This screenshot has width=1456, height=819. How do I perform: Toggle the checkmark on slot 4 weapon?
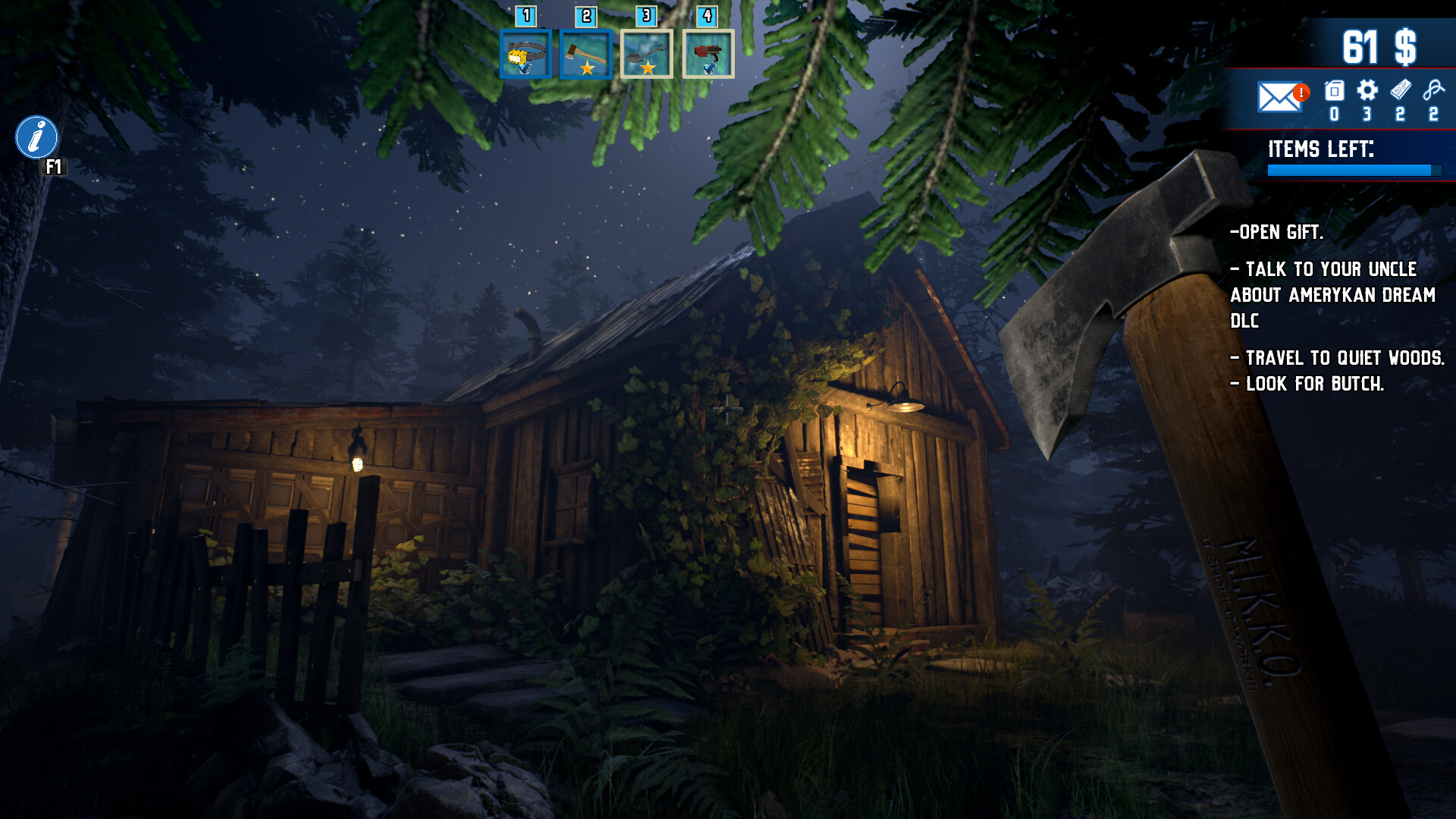click(711, 69)
